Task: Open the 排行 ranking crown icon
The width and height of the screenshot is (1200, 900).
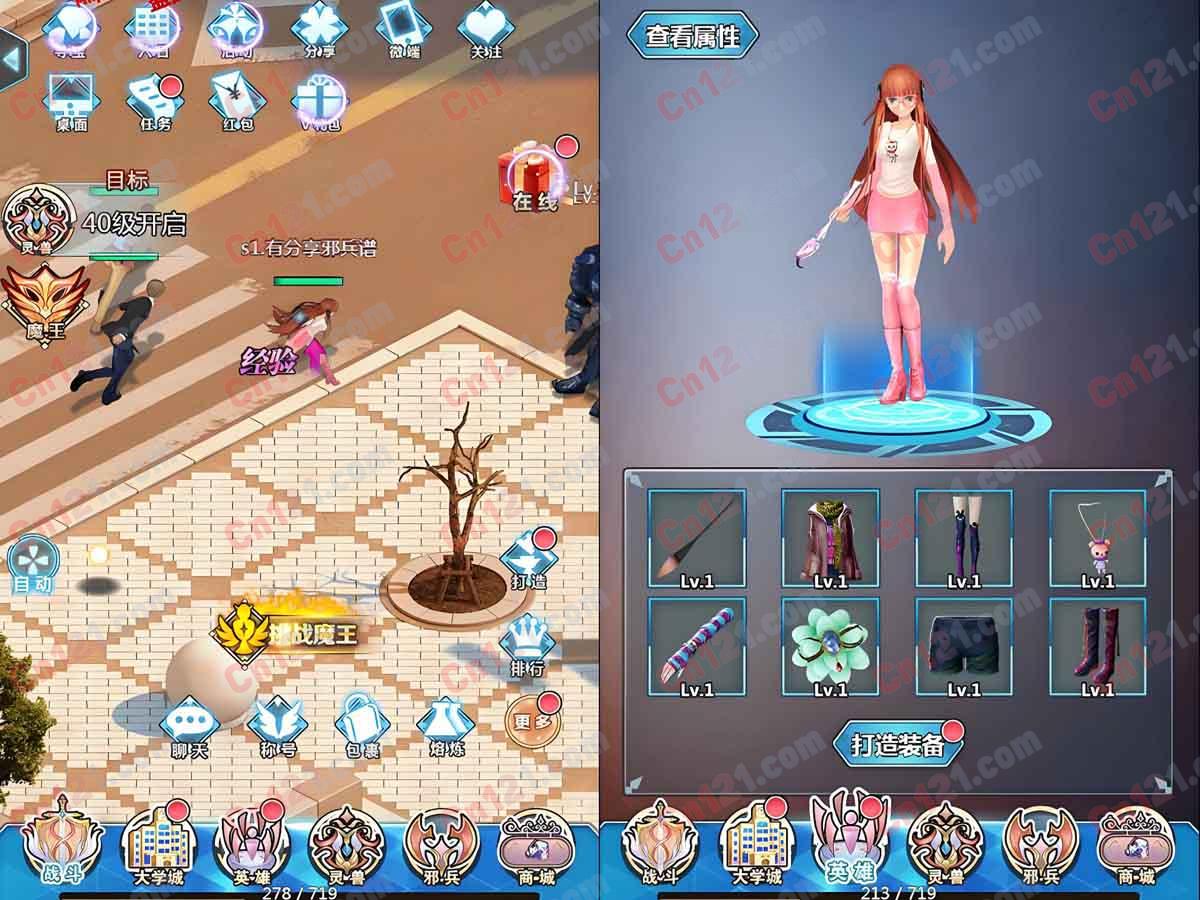Action: [x=527, y=646]
